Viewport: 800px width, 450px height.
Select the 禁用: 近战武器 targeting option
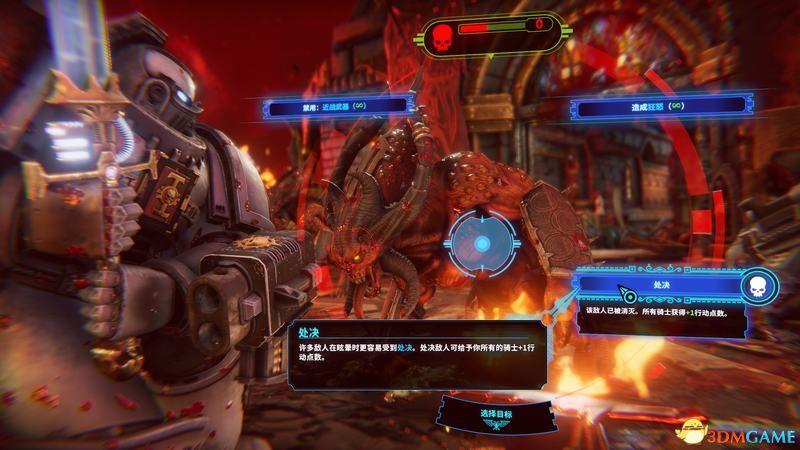337,104
